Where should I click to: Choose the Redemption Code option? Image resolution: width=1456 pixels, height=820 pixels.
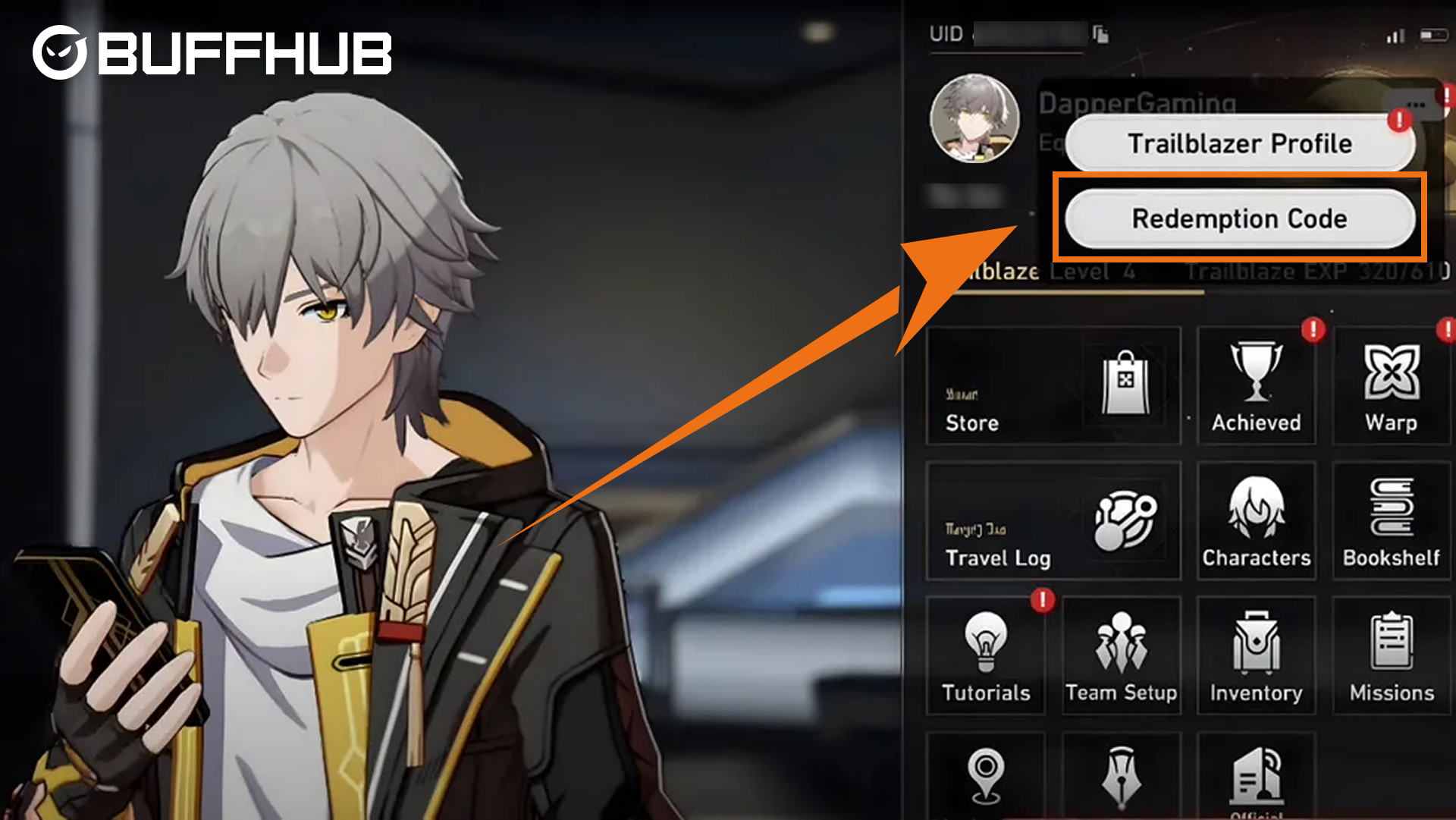[x=1239, y=219]
